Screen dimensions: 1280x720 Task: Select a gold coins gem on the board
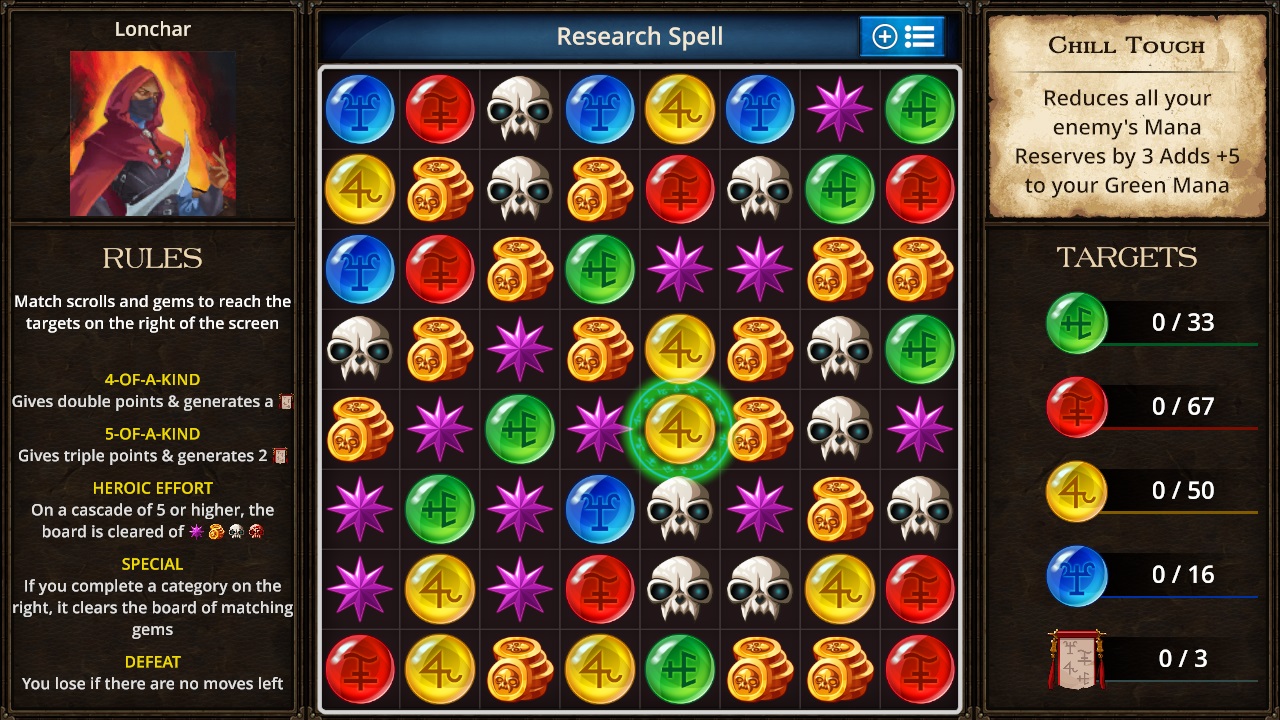439,189
